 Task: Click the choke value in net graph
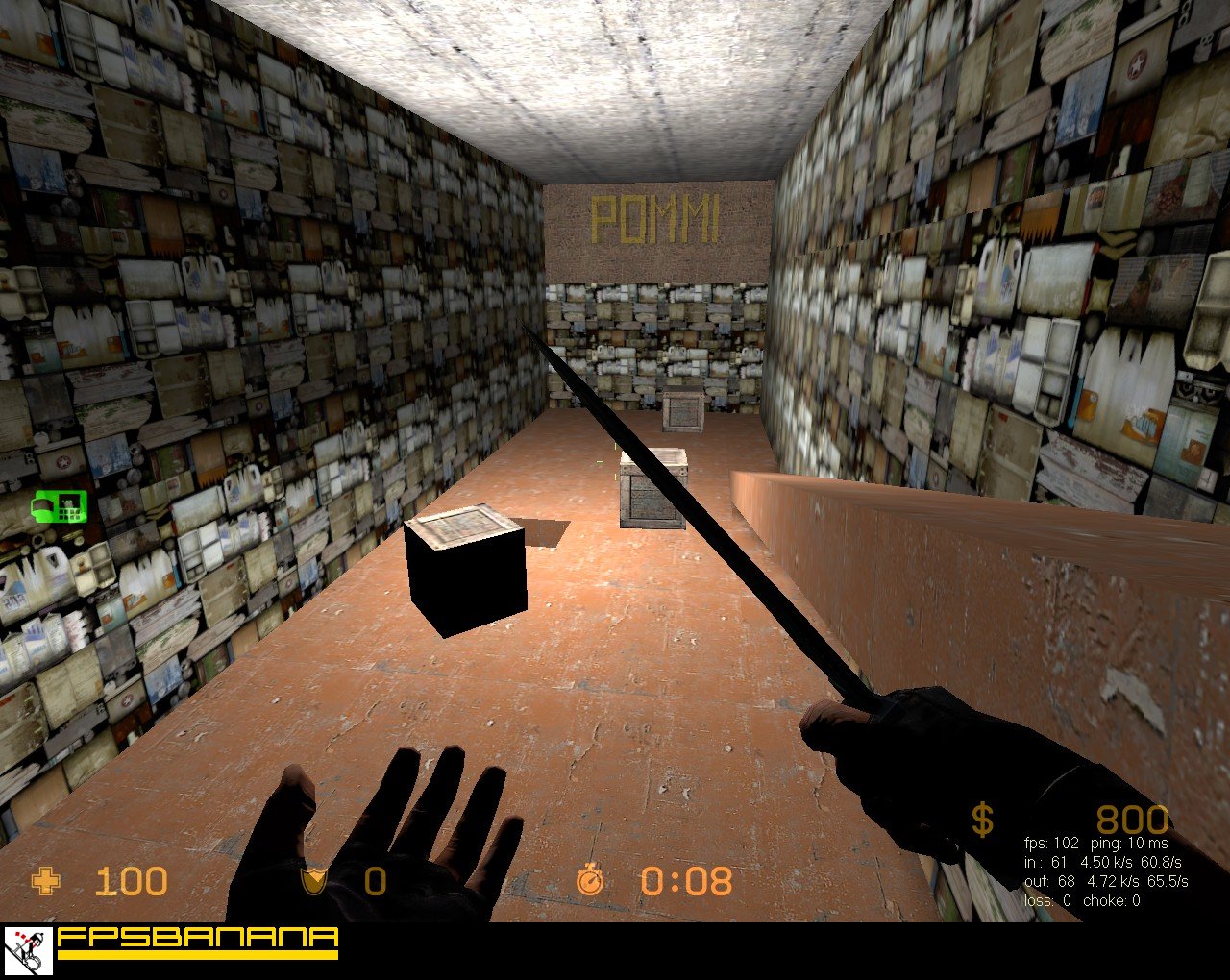coord(1110,902)
